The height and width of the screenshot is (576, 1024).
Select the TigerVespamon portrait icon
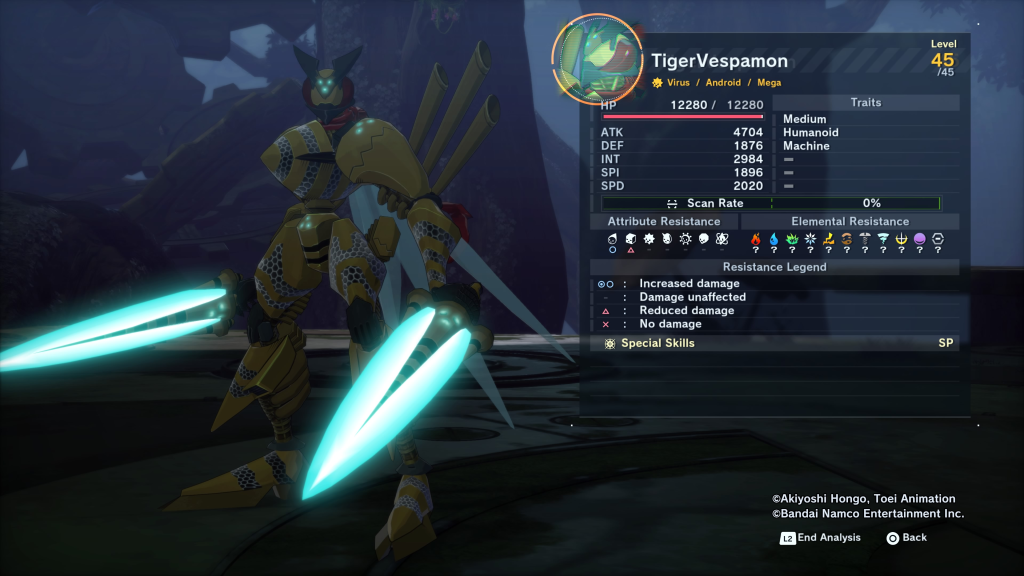tap(596, 58)
